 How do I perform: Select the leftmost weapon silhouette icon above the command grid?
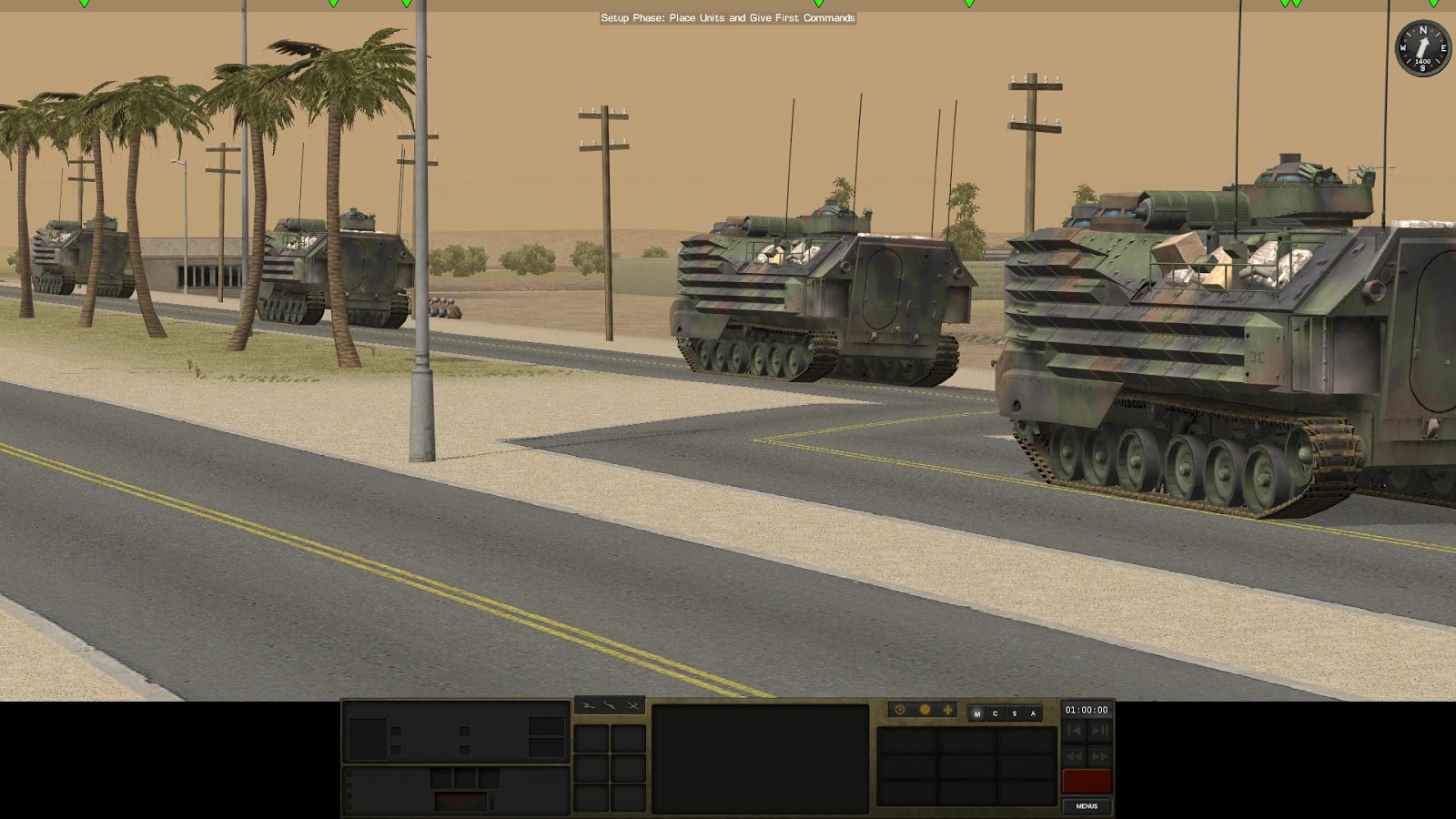coord(588,705)
